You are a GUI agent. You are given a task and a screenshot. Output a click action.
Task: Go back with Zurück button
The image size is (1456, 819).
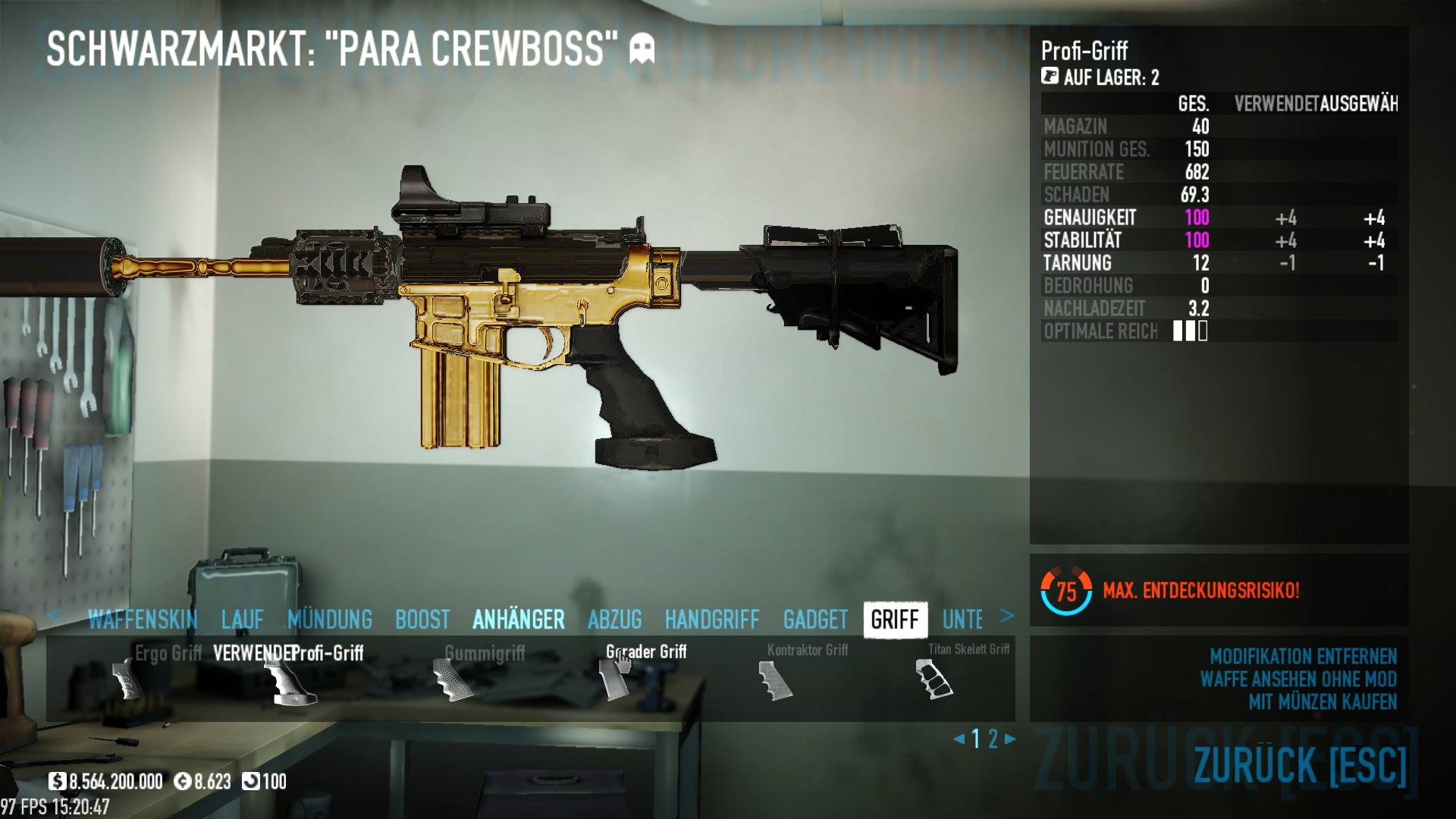coord(1300,764)
